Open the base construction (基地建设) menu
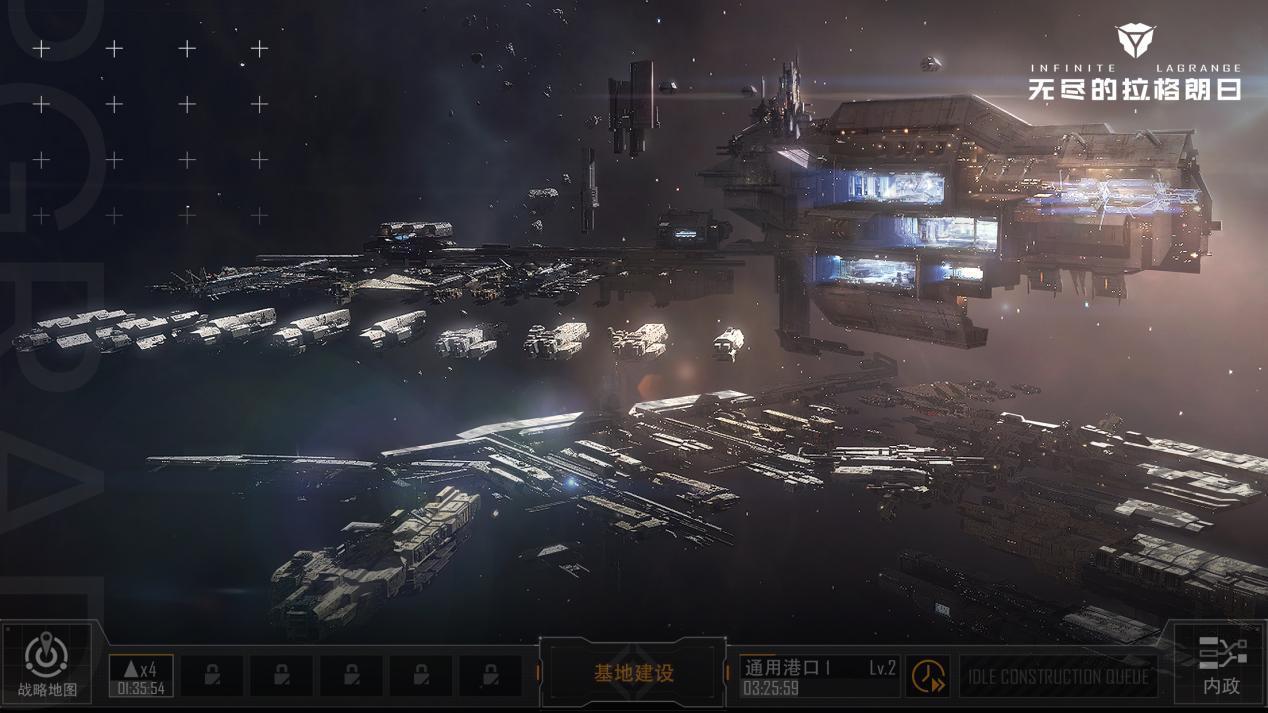This screenshot has height=713, width=1268. [633, 674]
